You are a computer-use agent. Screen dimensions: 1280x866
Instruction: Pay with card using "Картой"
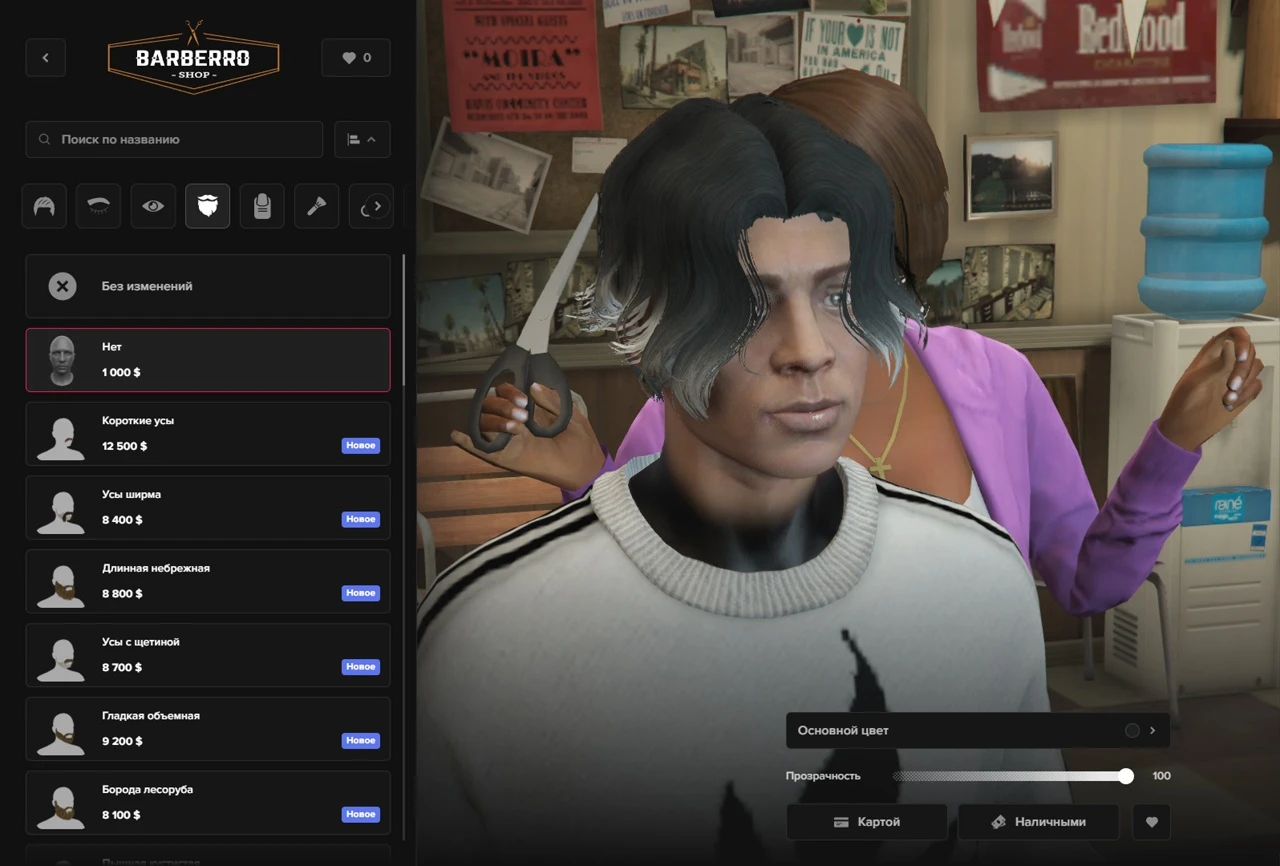pos(867,822)
